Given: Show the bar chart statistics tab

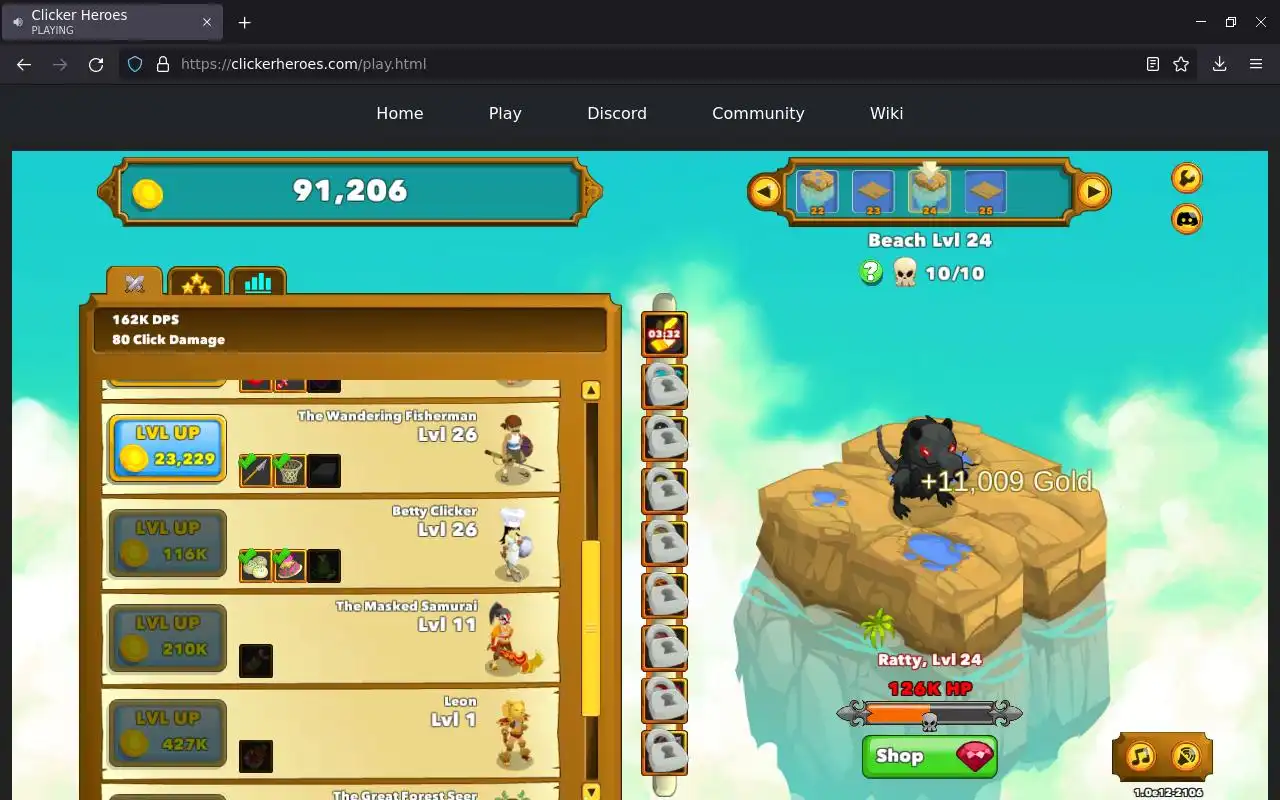Looking at the screenshot, I should click(258, 283).
